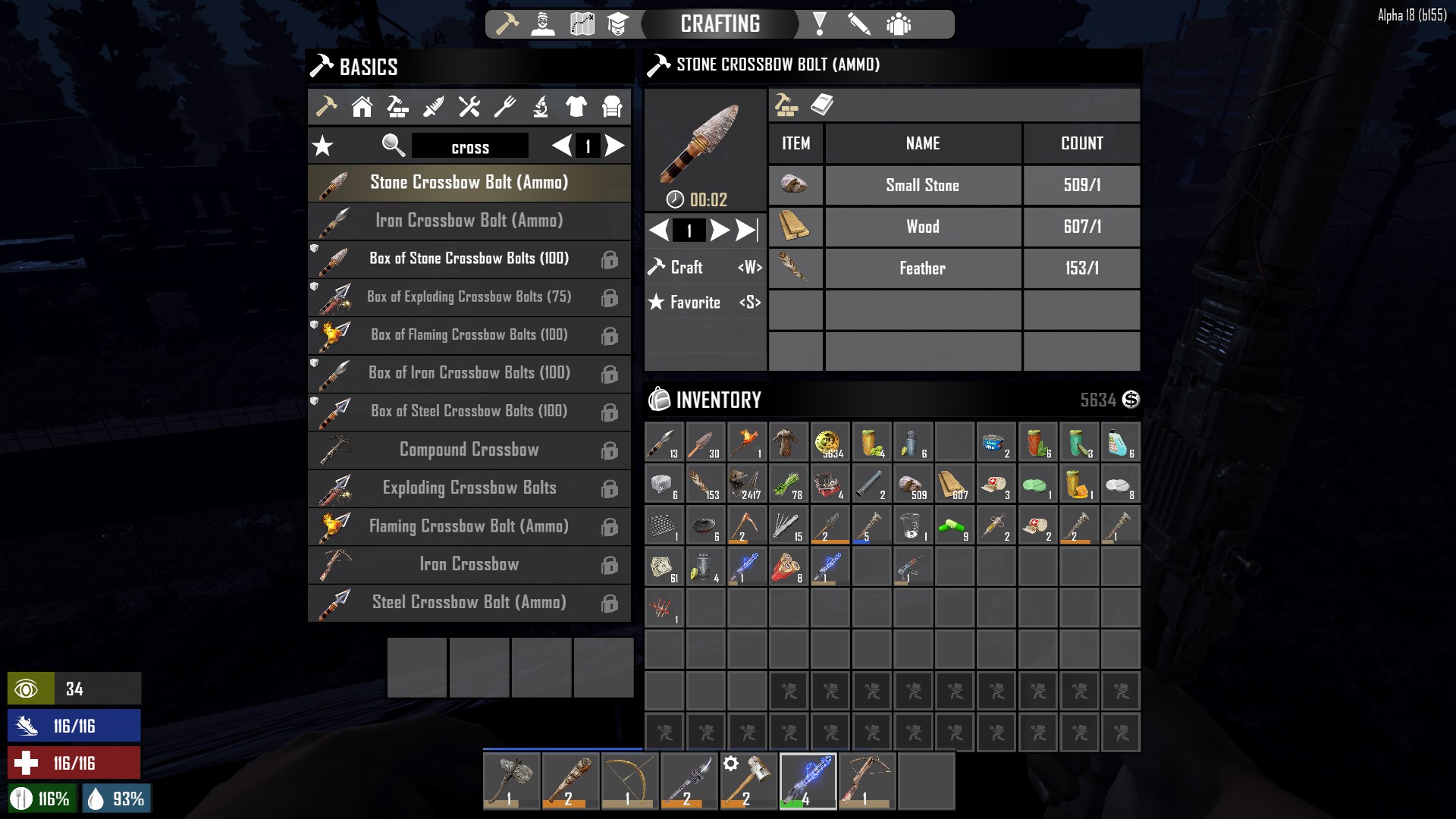Set craft quantity to maximum

tap(747, 230)
